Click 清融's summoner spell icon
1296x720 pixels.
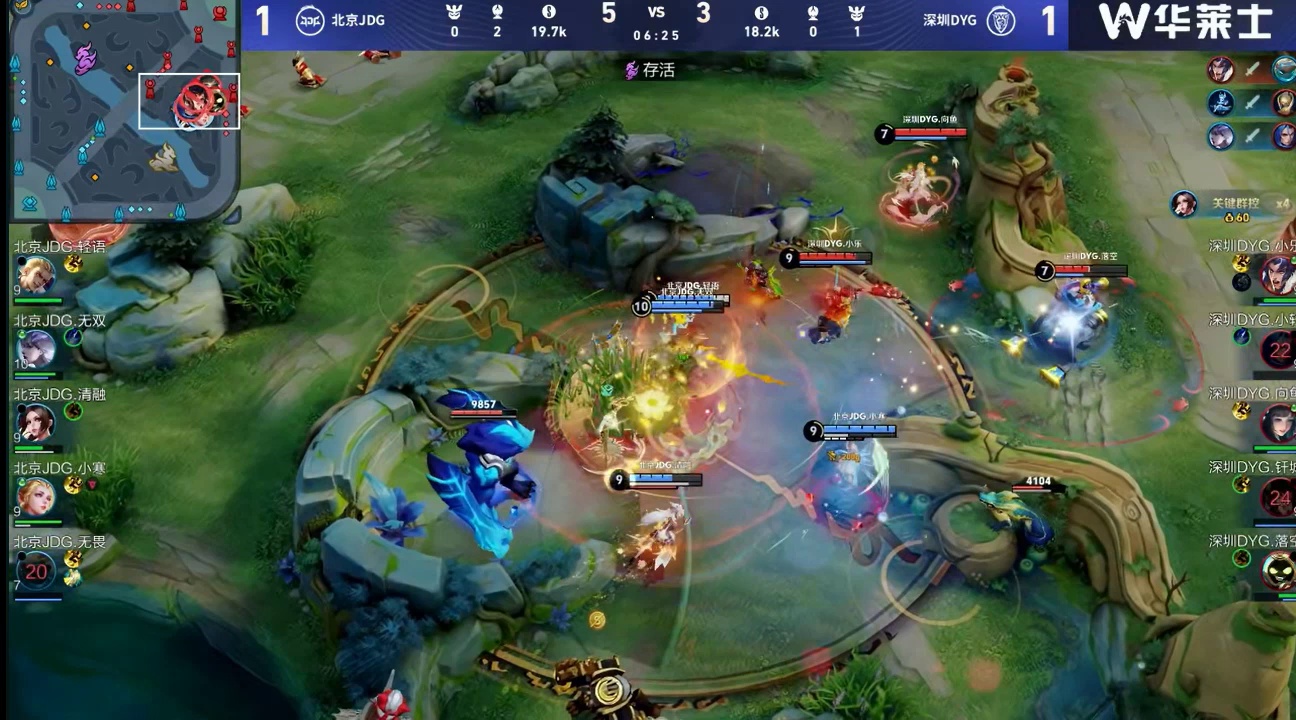(x=73, y=411)
